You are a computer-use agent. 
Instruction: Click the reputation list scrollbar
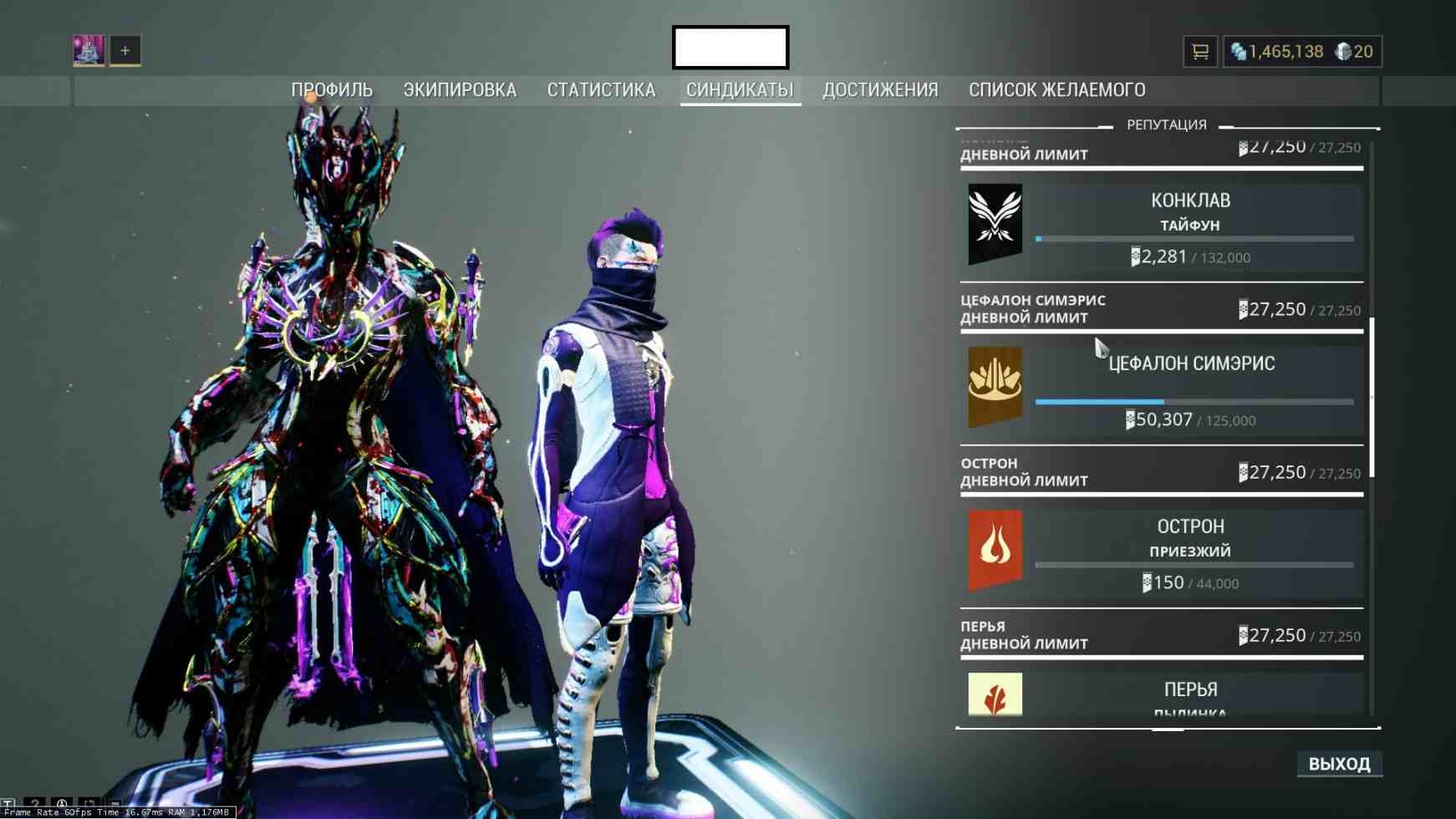(x=1372, y=397)
